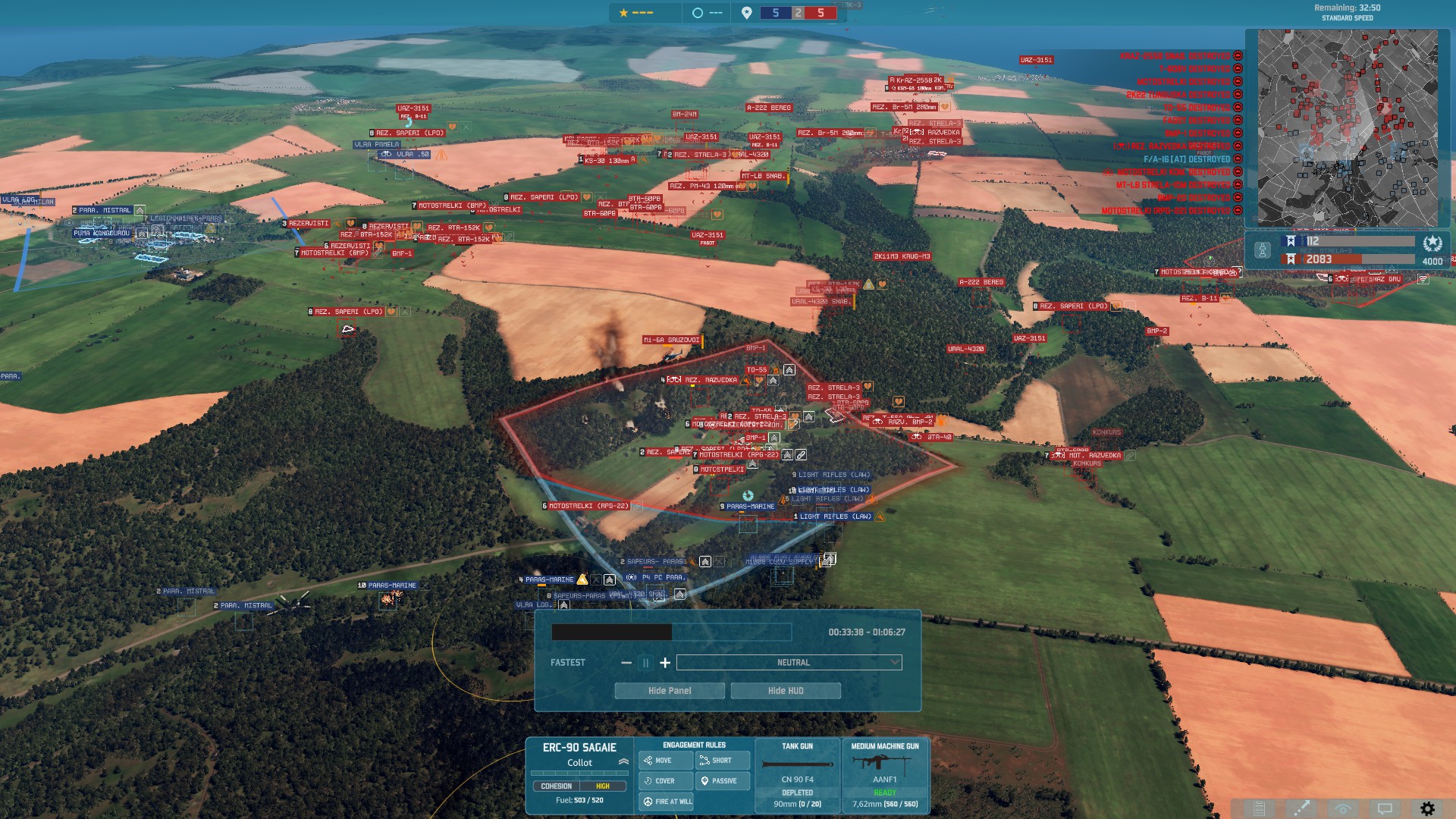Activate the Fire At Will rule

(667, 802)
